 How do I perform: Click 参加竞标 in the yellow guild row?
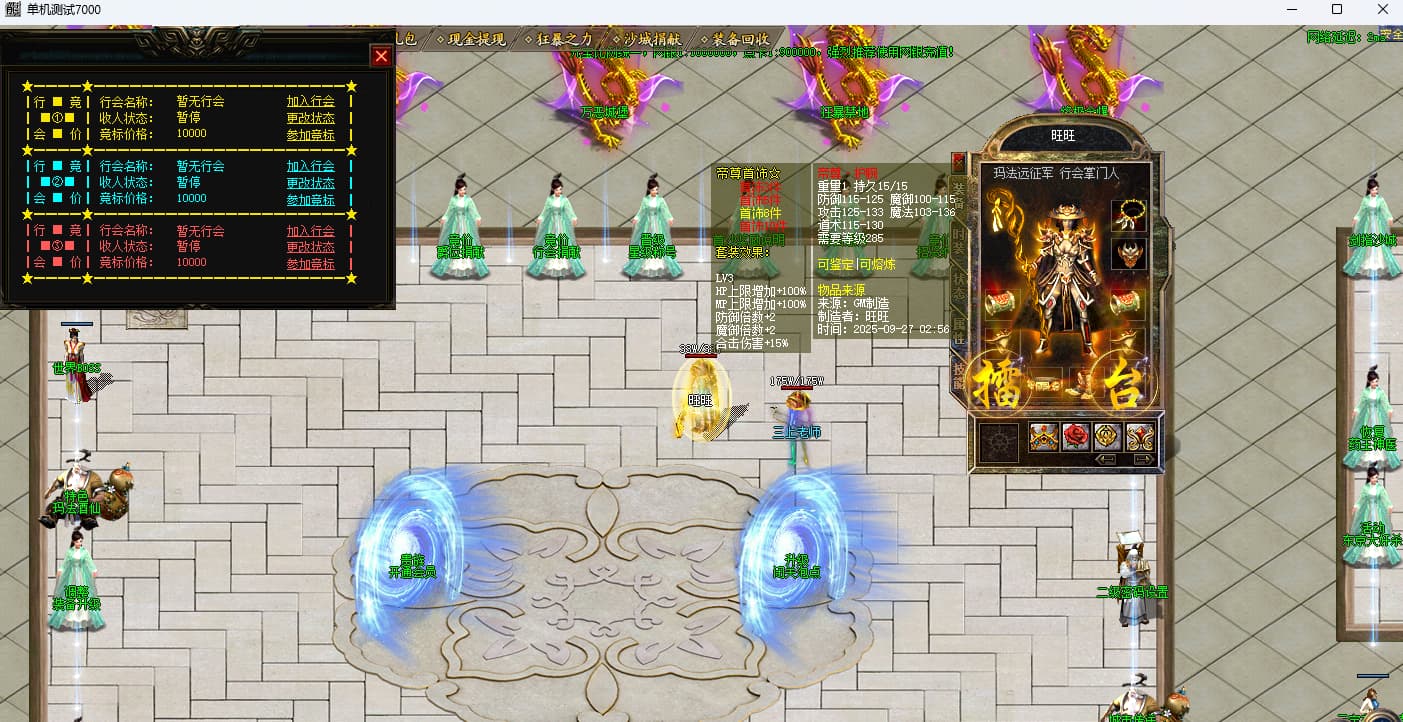[x=310, y=135]
